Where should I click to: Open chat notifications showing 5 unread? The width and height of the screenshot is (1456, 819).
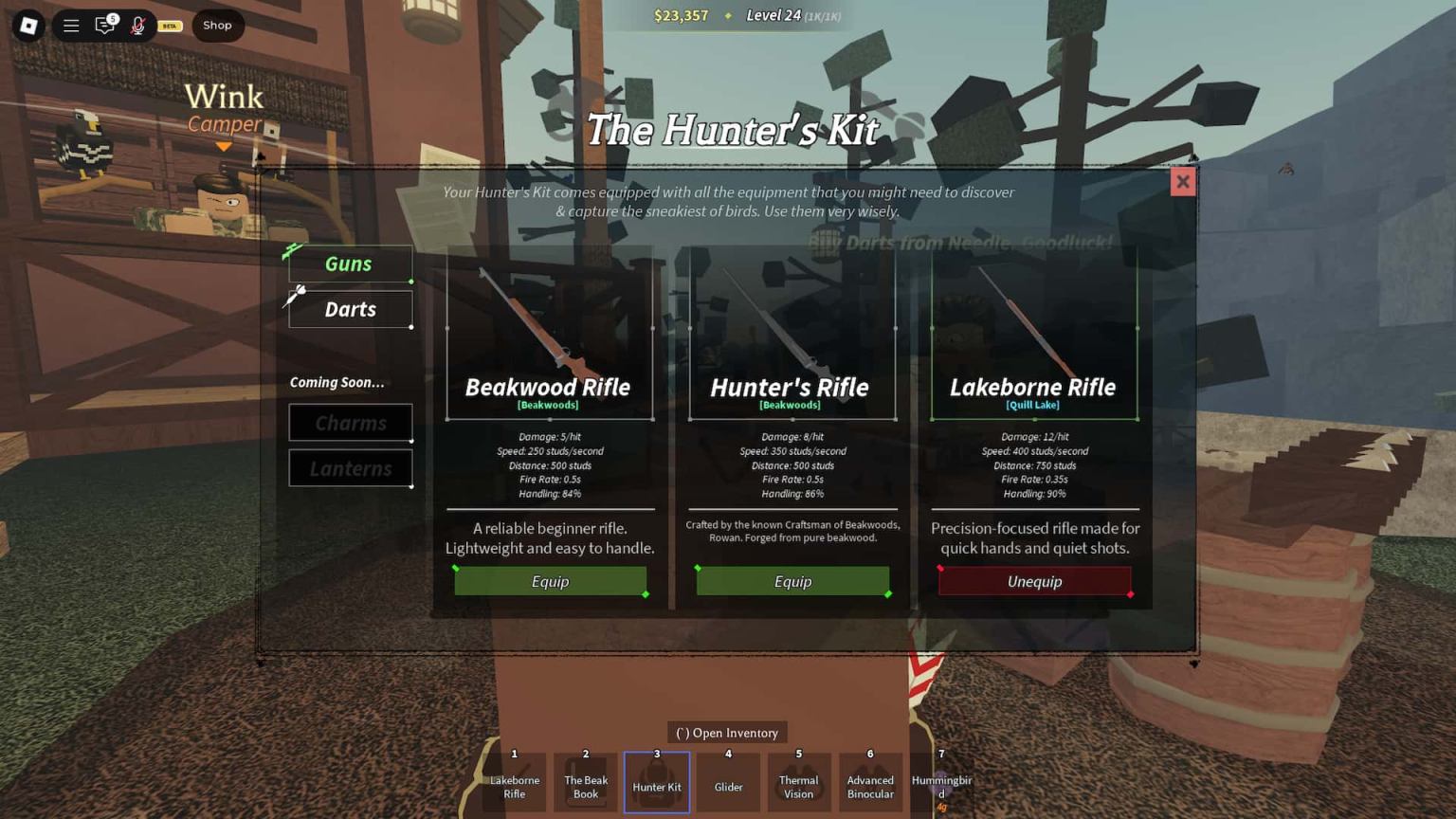pos(105,26)
